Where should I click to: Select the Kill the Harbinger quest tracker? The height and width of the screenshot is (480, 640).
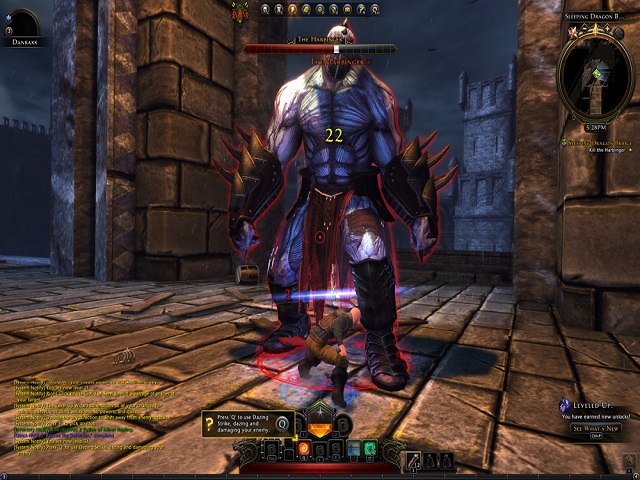pos(596,148)
